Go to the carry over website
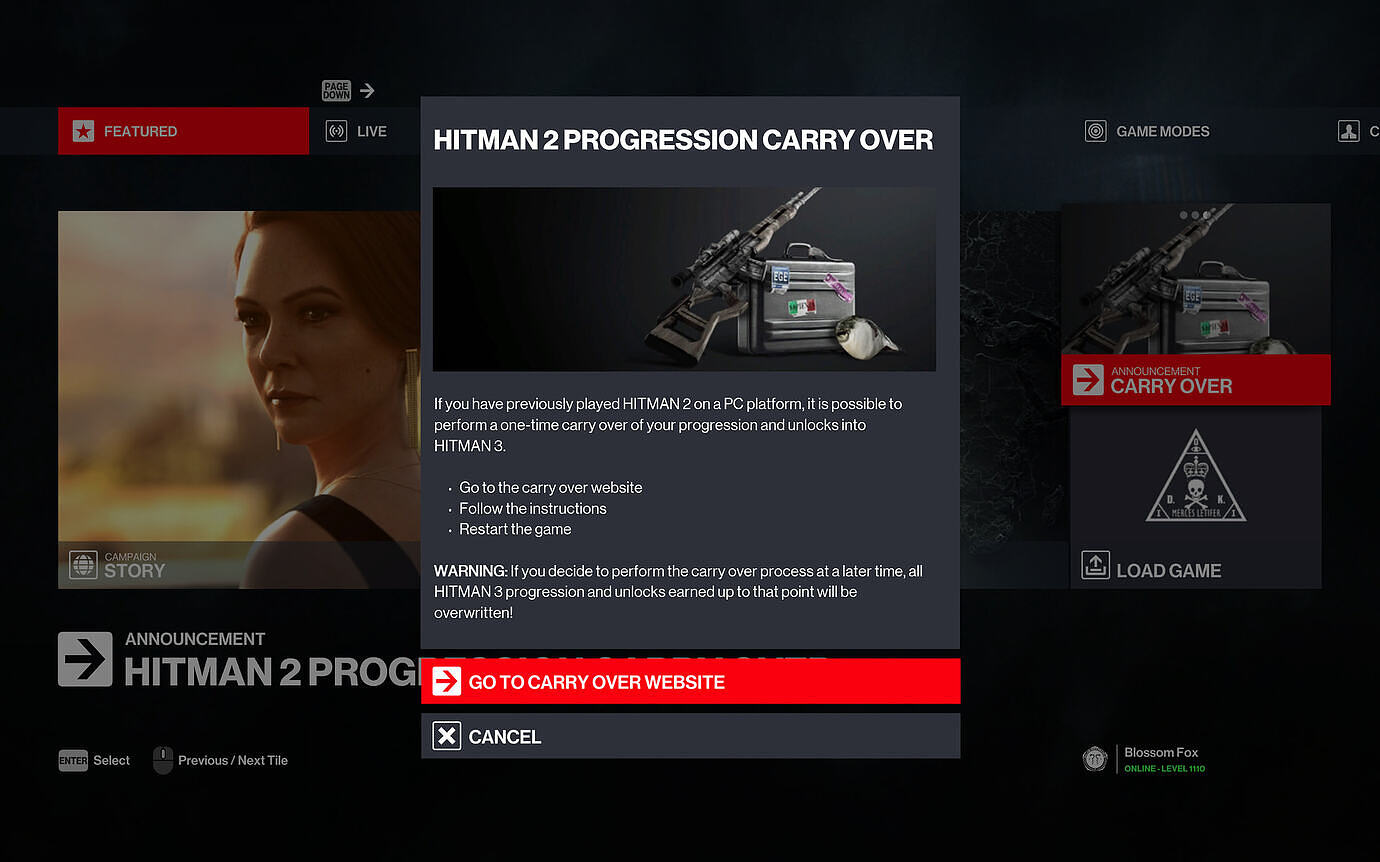The height and width of the screenshot is (862, 1380). coord(690,681)
